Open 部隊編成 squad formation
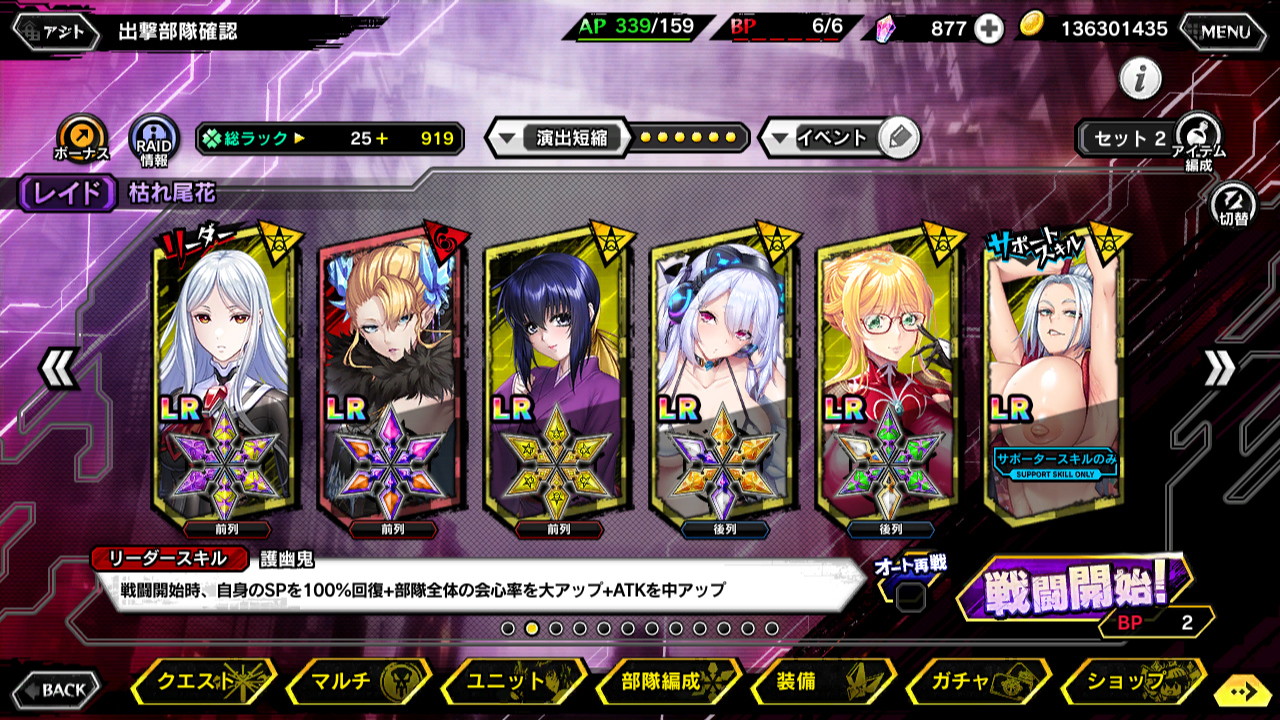The width and height of the screenshot is (1280, 720). (666, 682)
